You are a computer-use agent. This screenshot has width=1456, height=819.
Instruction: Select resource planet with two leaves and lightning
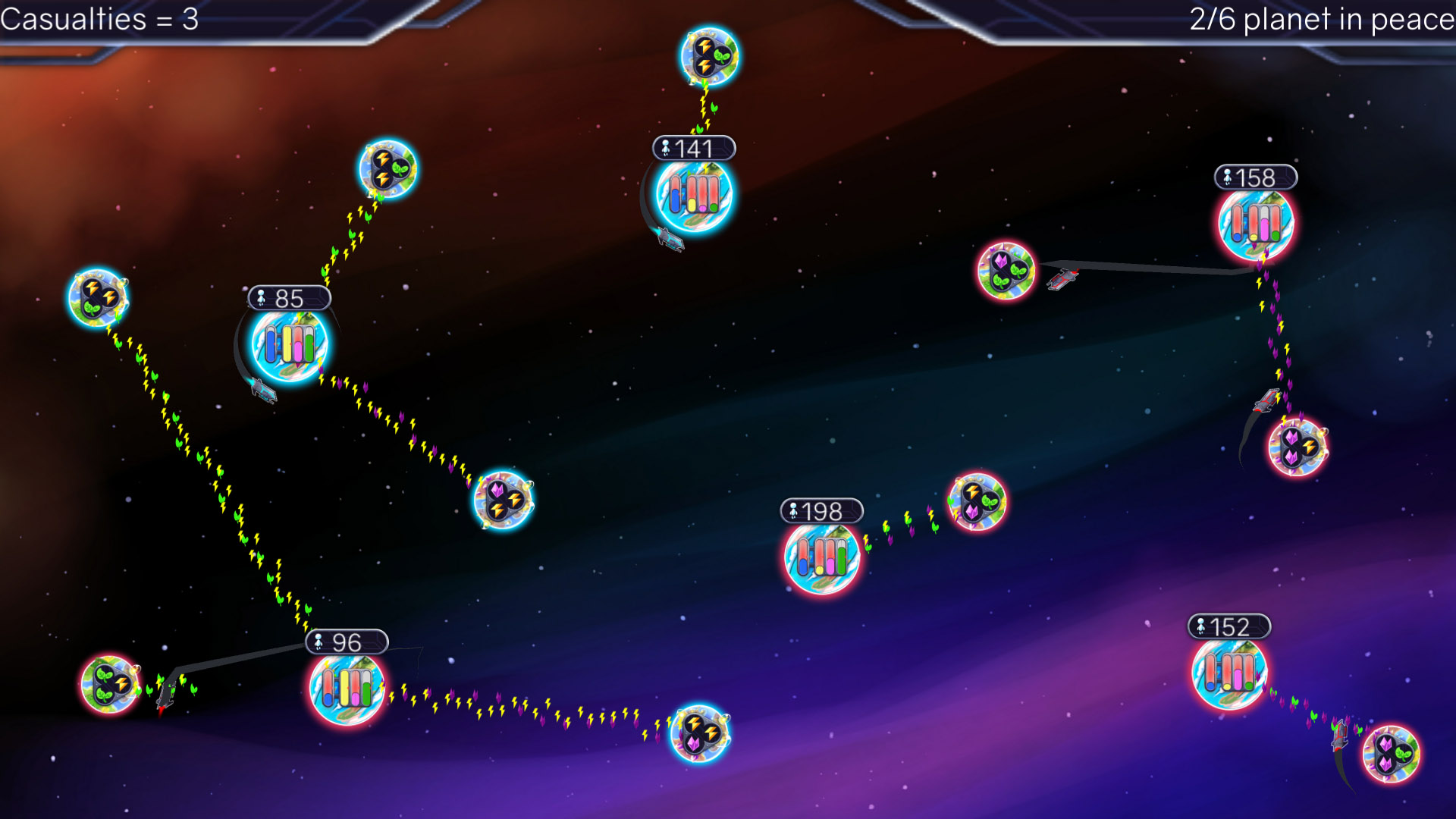[x=110, y=685]
